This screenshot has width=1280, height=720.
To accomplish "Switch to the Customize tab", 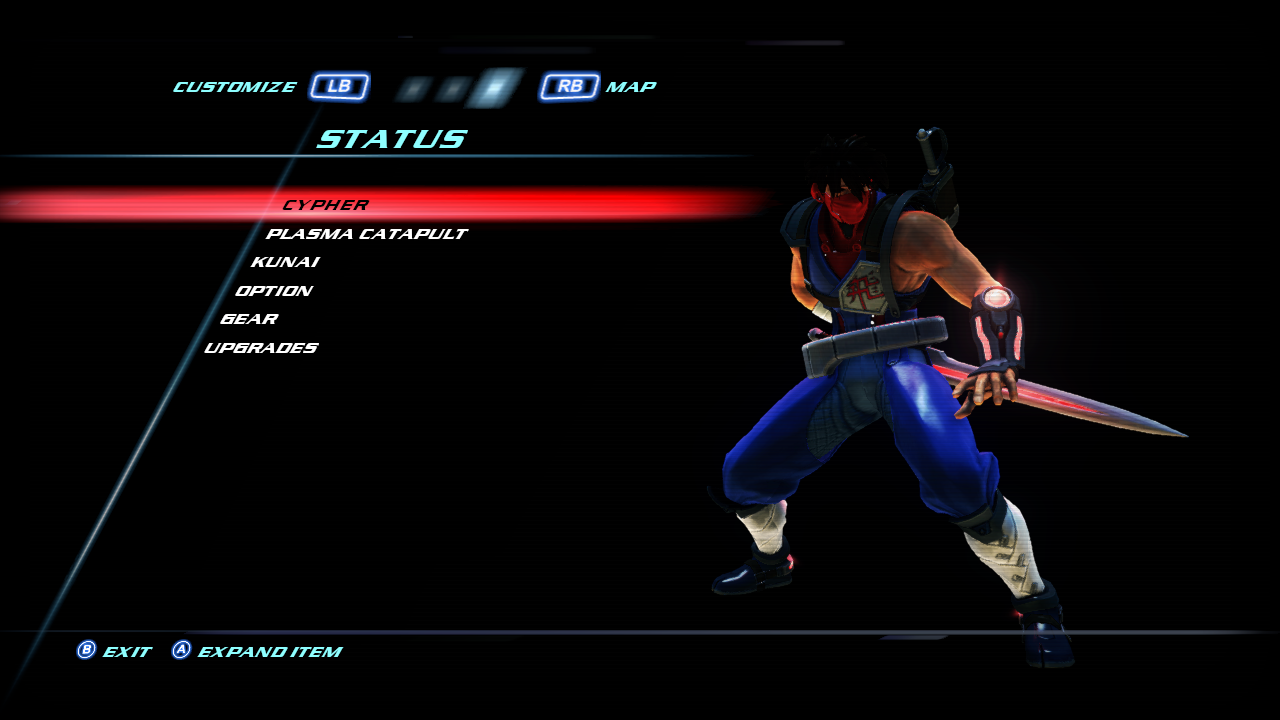I will tap(235, 87).
